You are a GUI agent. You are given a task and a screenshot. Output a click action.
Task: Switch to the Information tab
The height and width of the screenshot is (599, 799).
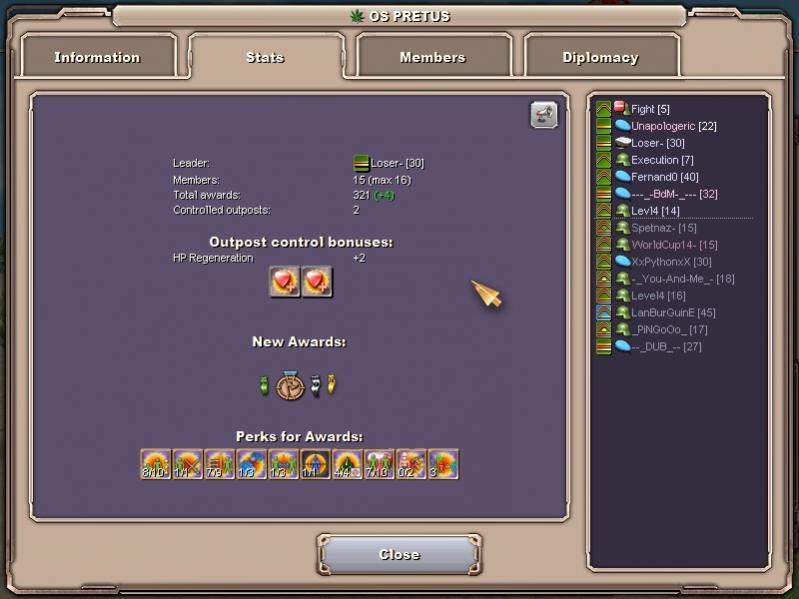[98, 57]
